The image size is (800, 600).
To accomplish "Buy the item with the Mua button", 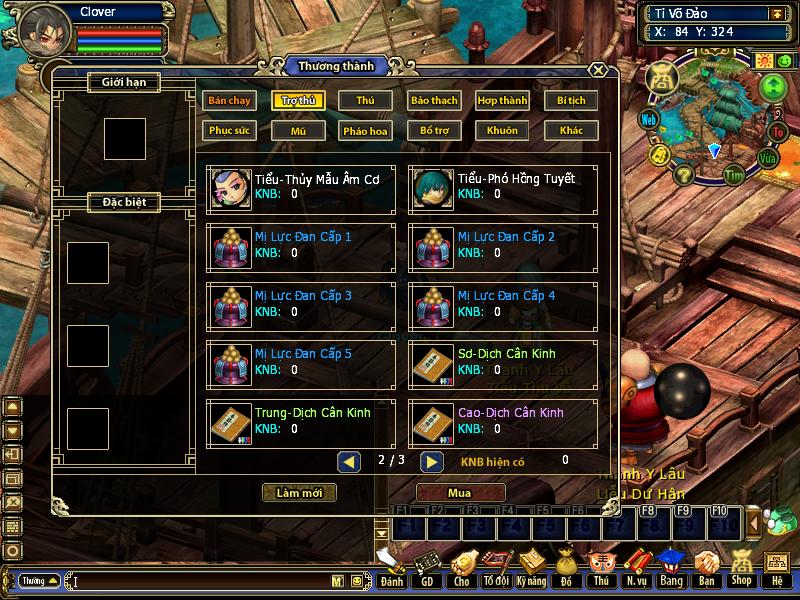I will (x=460, y=493).
